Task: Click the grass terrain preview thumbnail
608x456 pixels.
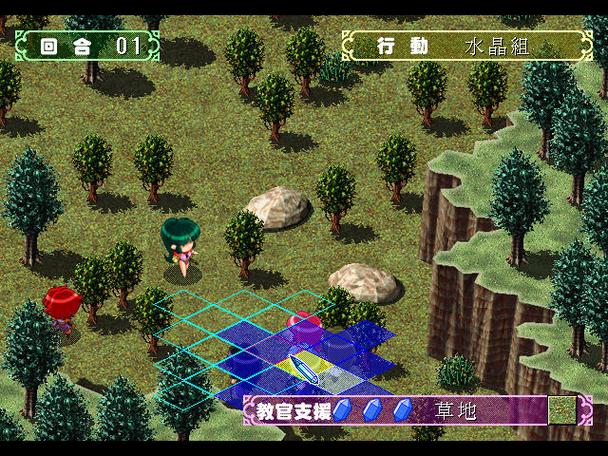Action: pyautogui.click(x=562, y=410)
